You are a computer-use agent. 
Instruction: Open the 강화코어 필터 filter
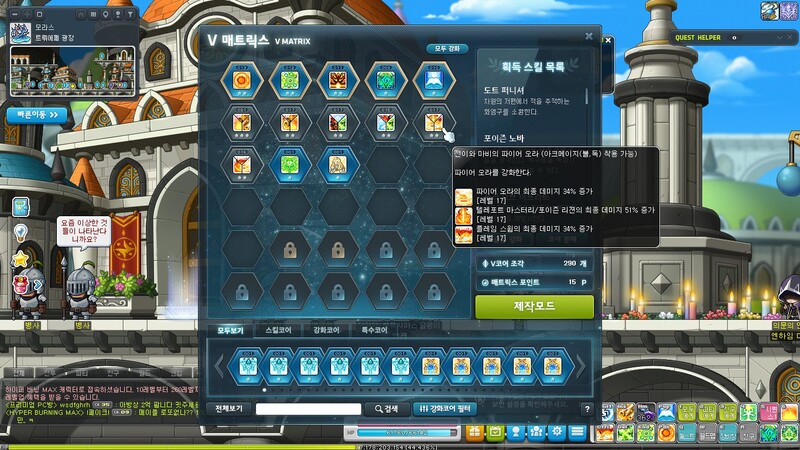point(445,409)
